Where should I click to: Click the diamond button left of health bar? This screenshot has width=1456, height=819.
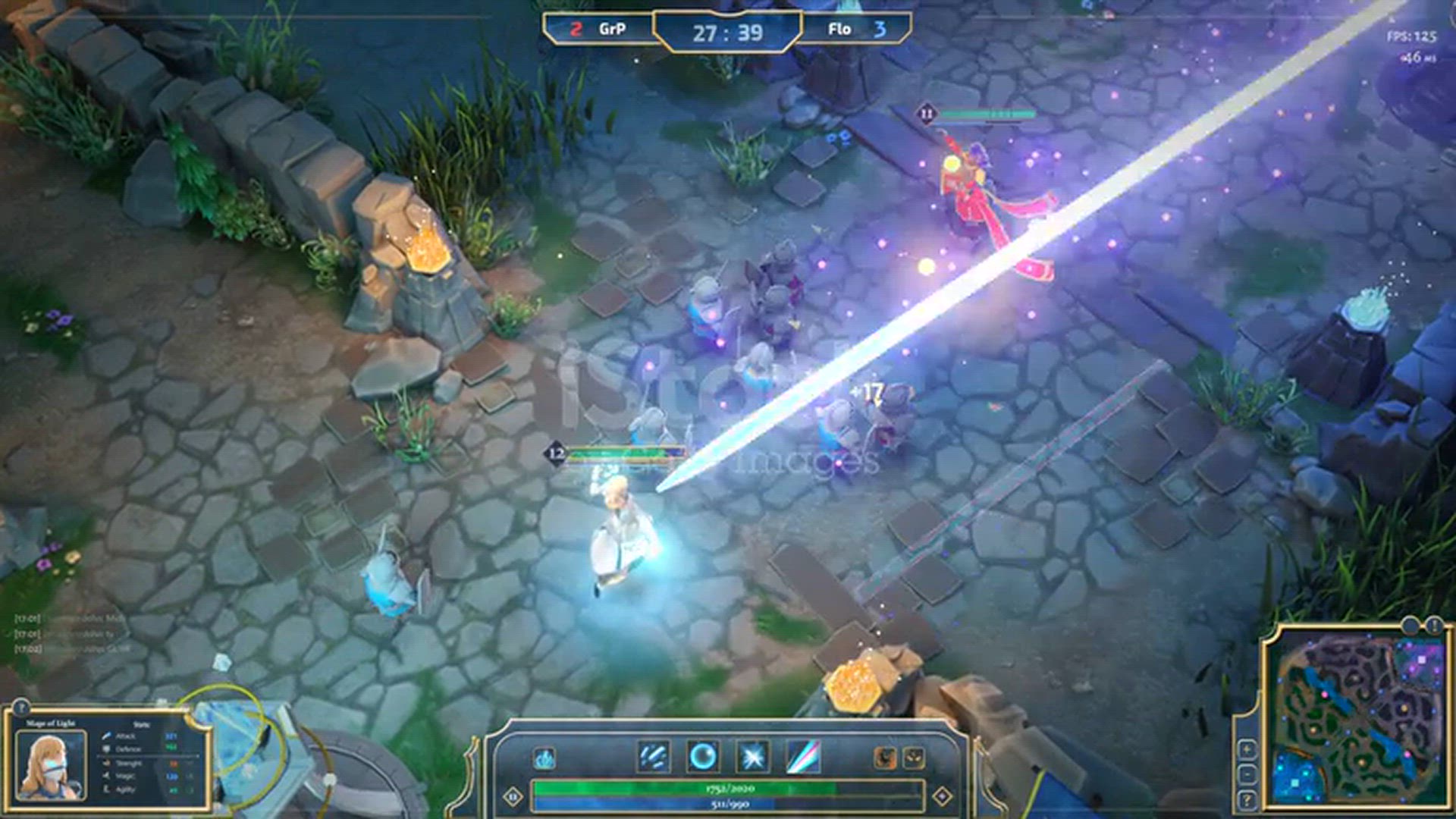[513, 796]
